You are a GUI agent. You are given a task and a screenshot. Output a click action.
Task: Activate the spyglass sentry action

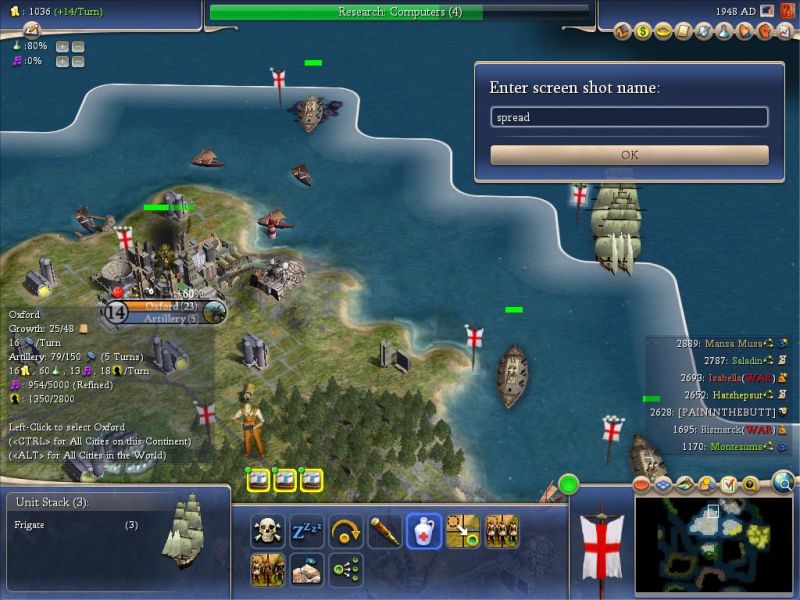click(385, 530)
